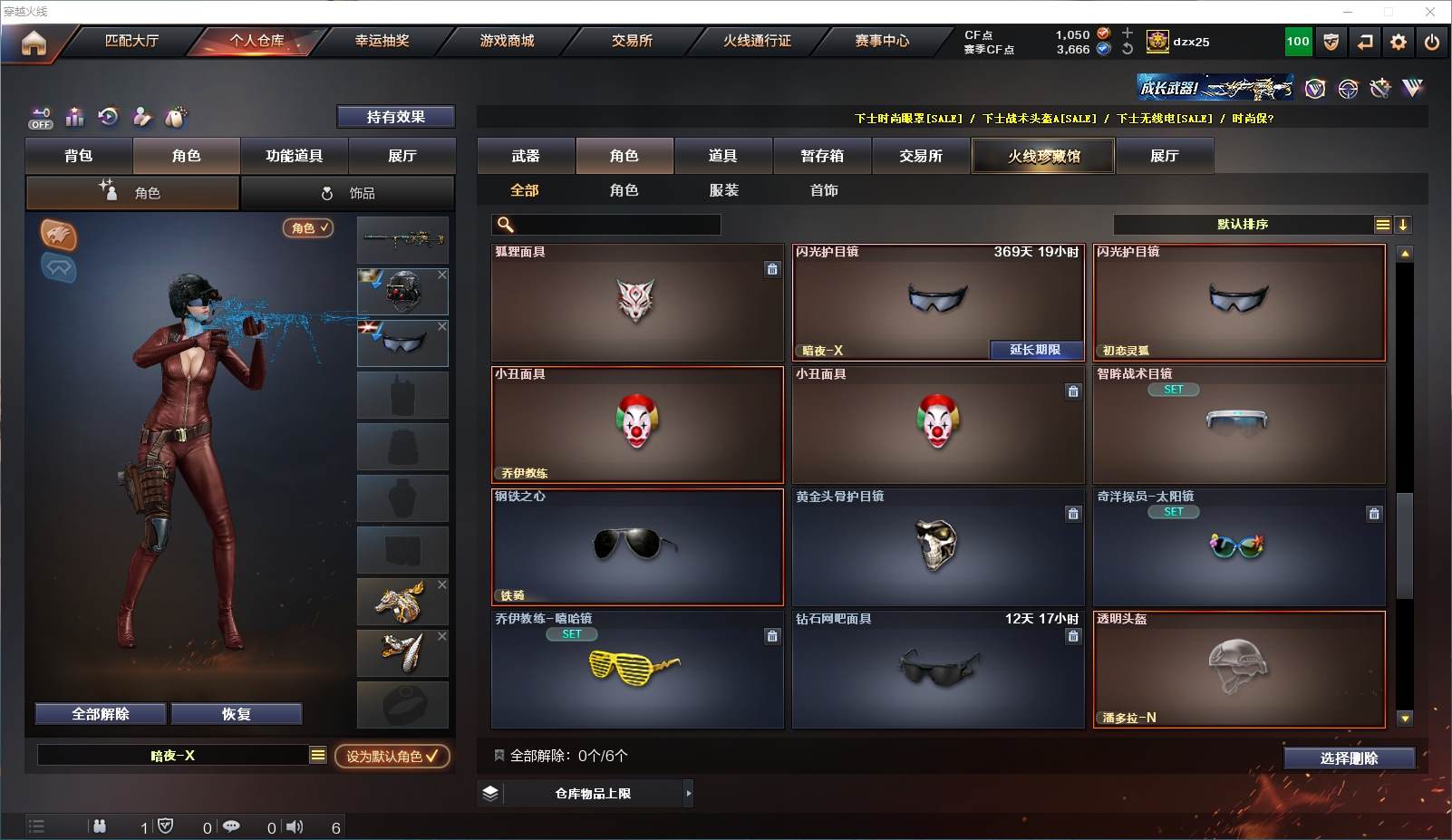
Task: Click the 选择删除 button
Action: coord(1349,758)
